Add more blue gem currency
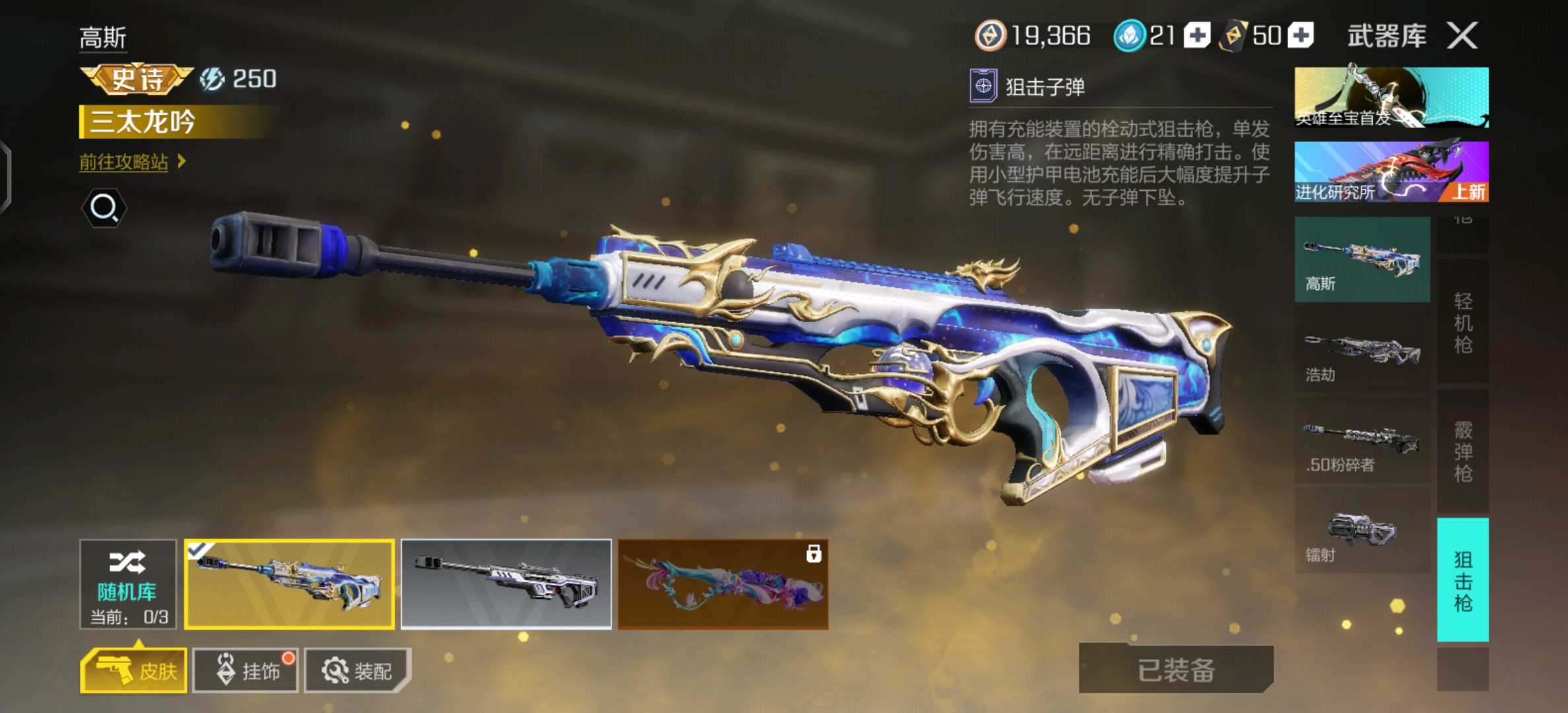Image resolution: width=1568 pixels, height=713 pixels. point(1197,36)
